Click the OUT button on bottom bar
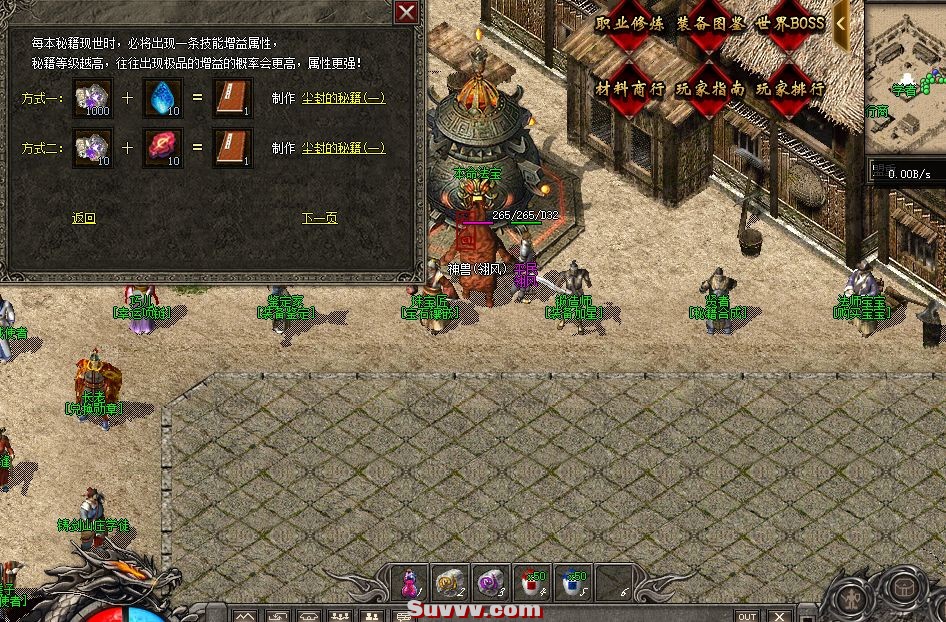 pyautogui.click(x=746, y=616)
